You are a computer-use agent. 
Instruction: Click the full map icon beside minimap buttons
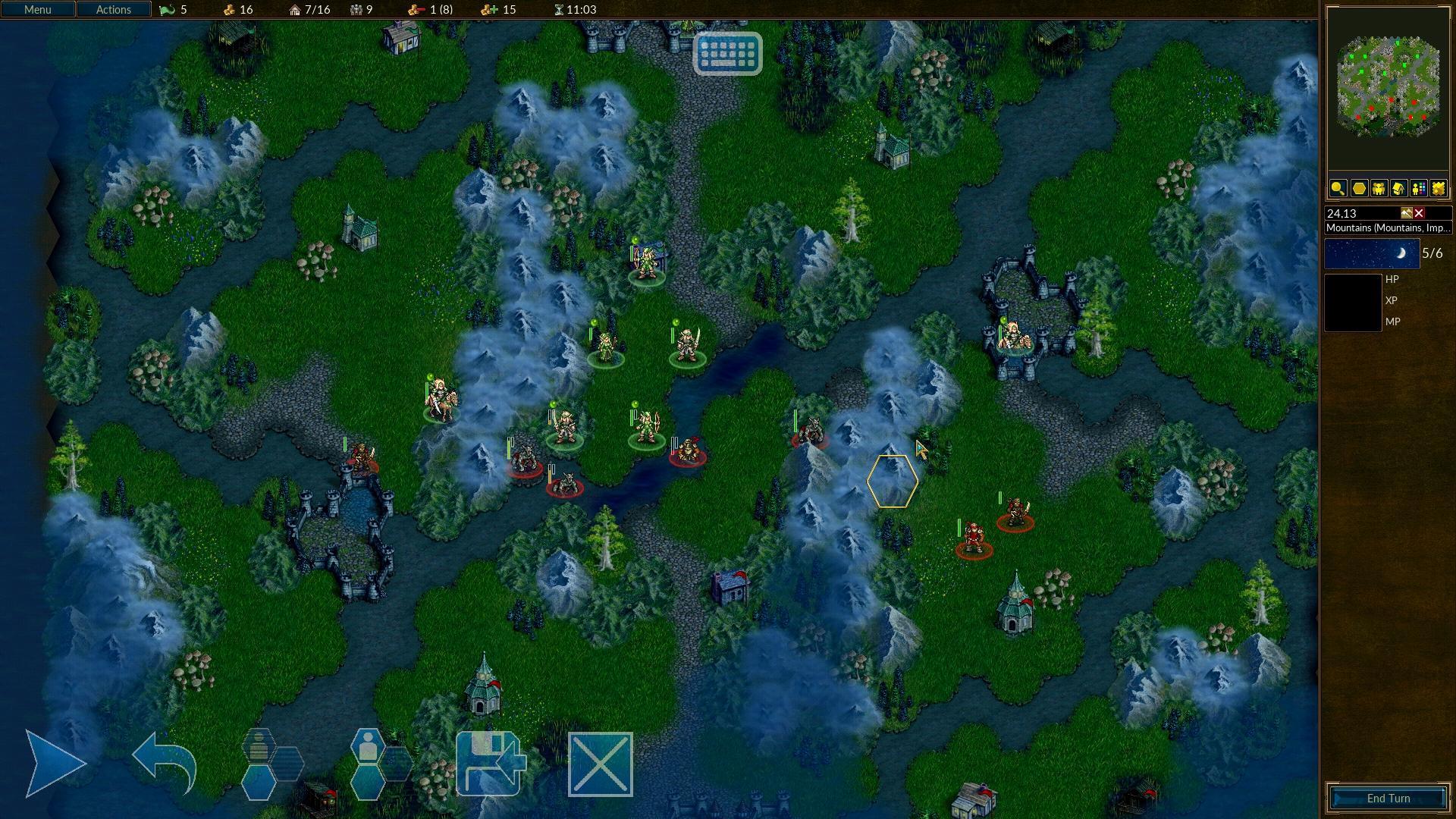point(1438,188)
